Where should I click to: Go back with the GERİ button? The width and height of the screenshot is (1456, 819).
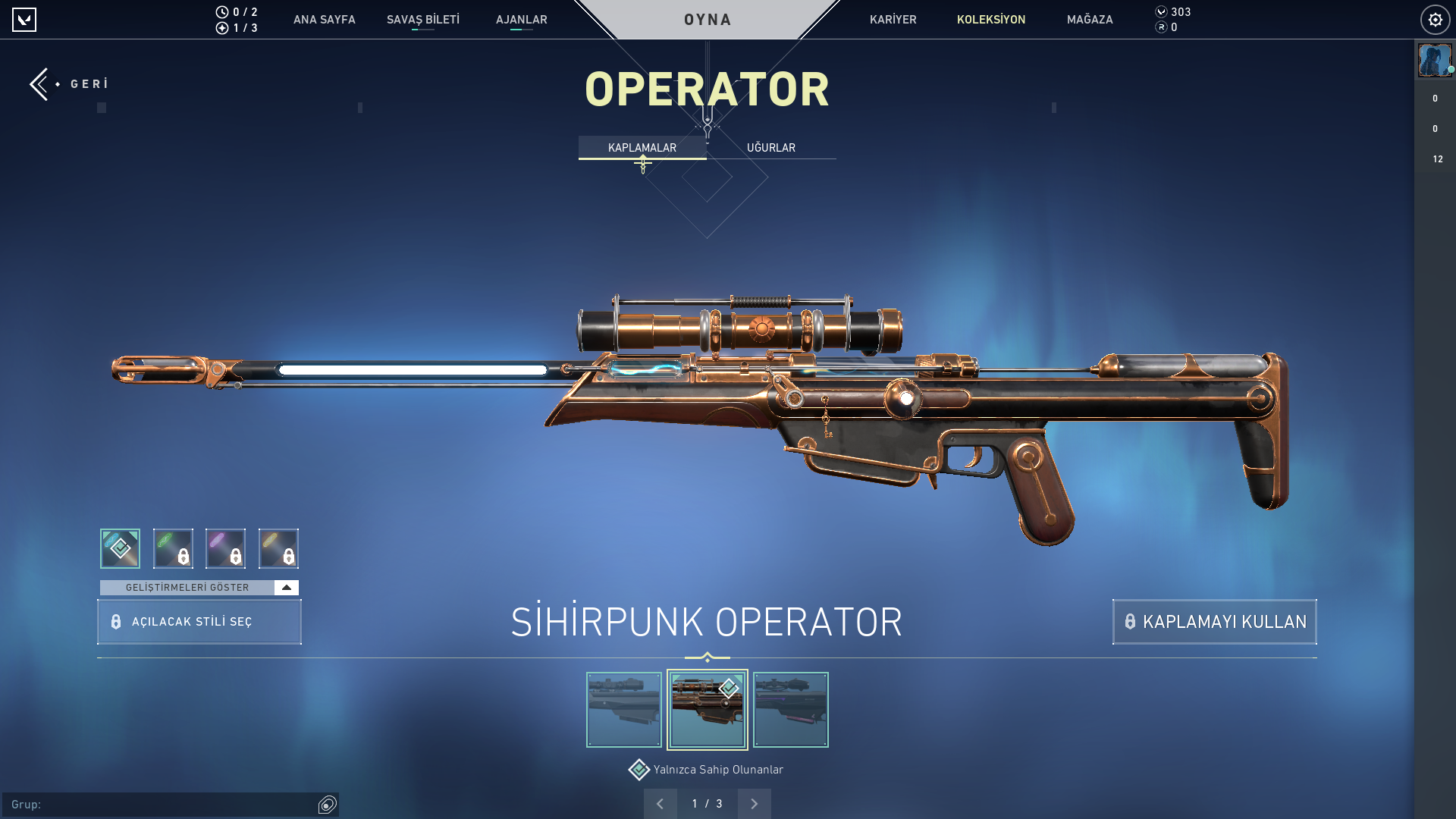coord(70,84)
